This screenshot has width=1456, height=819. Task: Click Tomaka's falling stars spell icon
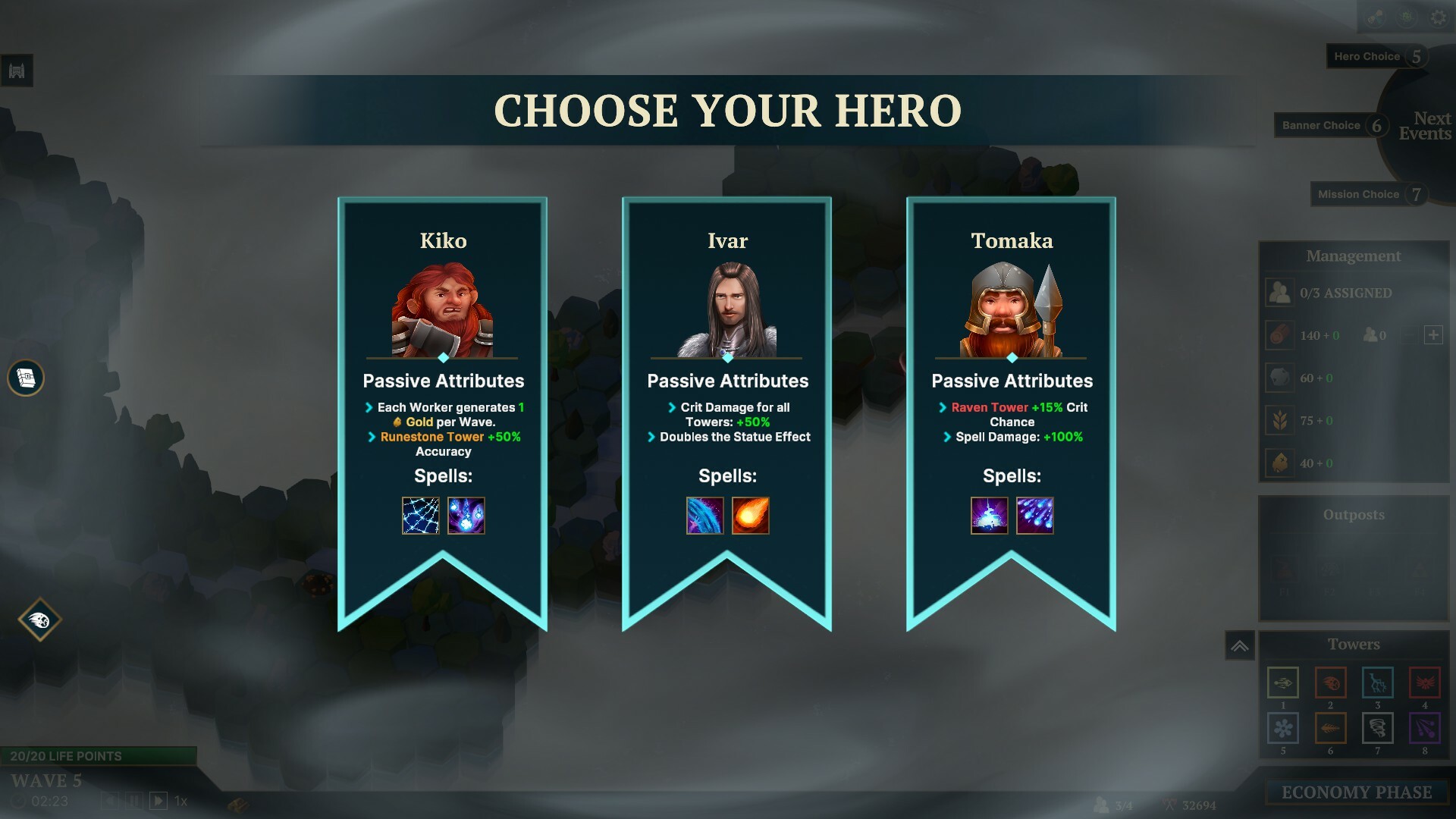pos(1037,515)
